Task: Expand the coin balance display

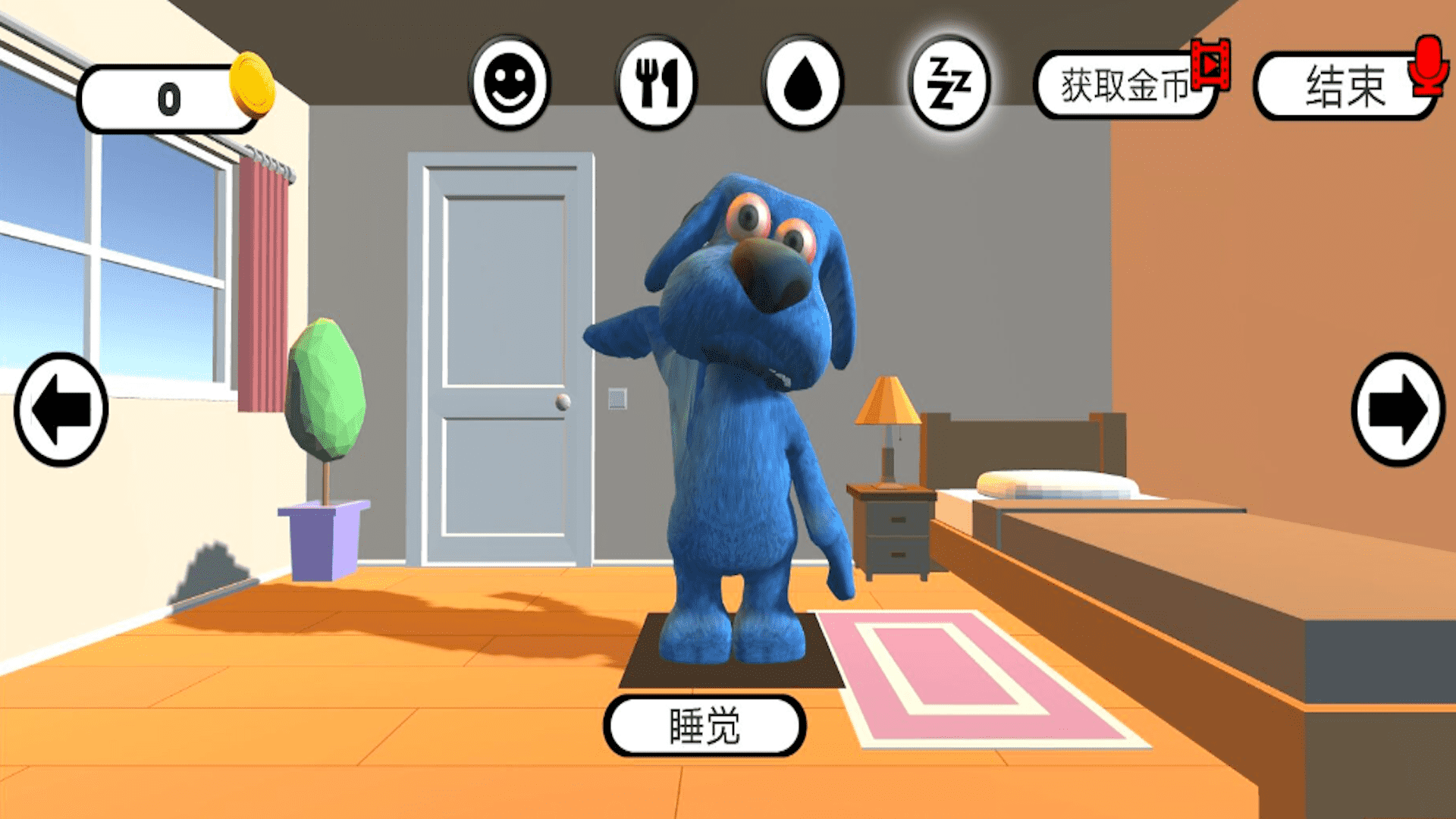Action: pos(171,97)
